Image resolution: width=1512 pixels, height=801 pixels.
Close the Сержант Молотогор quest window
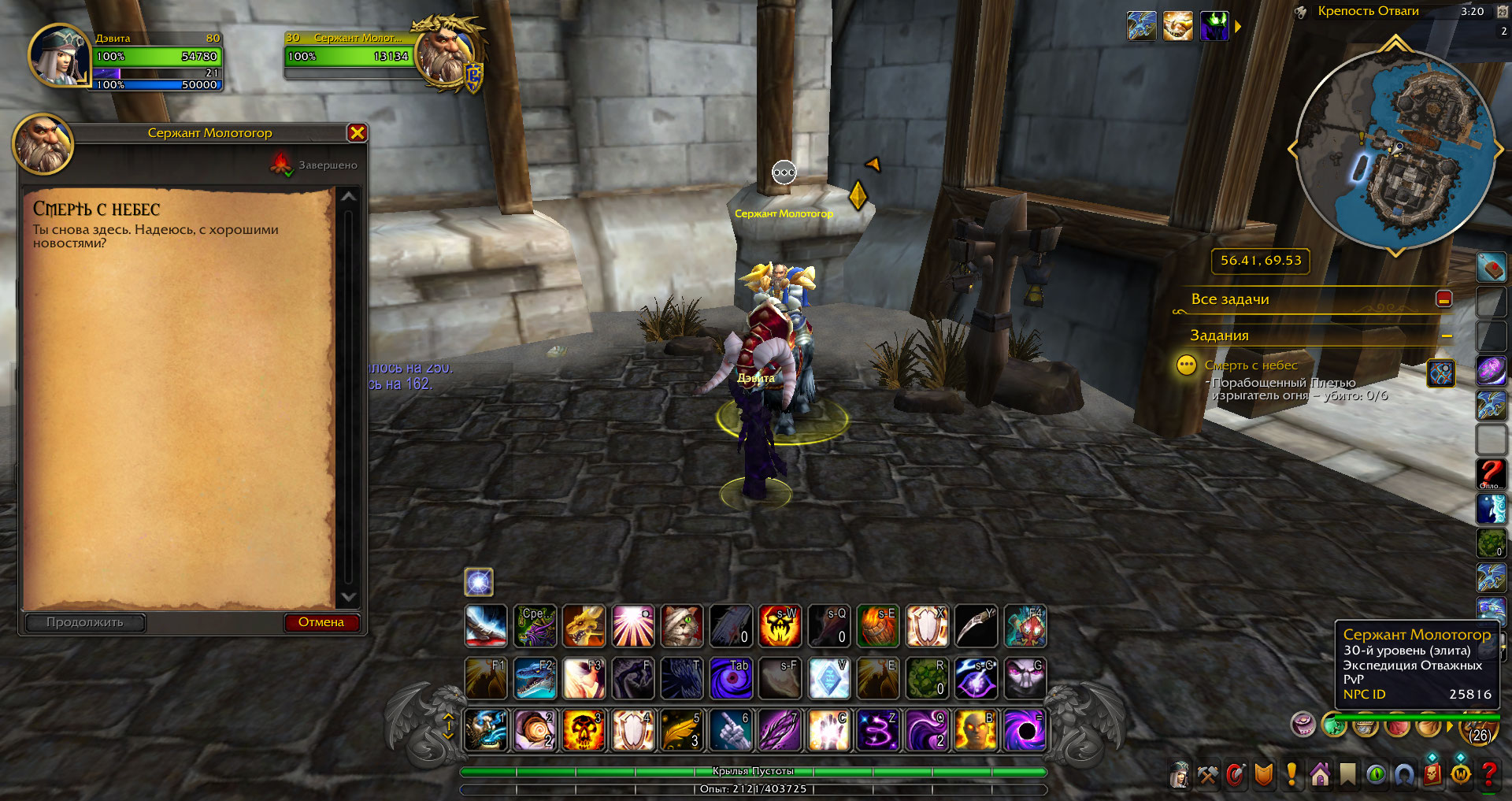pyautogui.click(x=357, y=133)
